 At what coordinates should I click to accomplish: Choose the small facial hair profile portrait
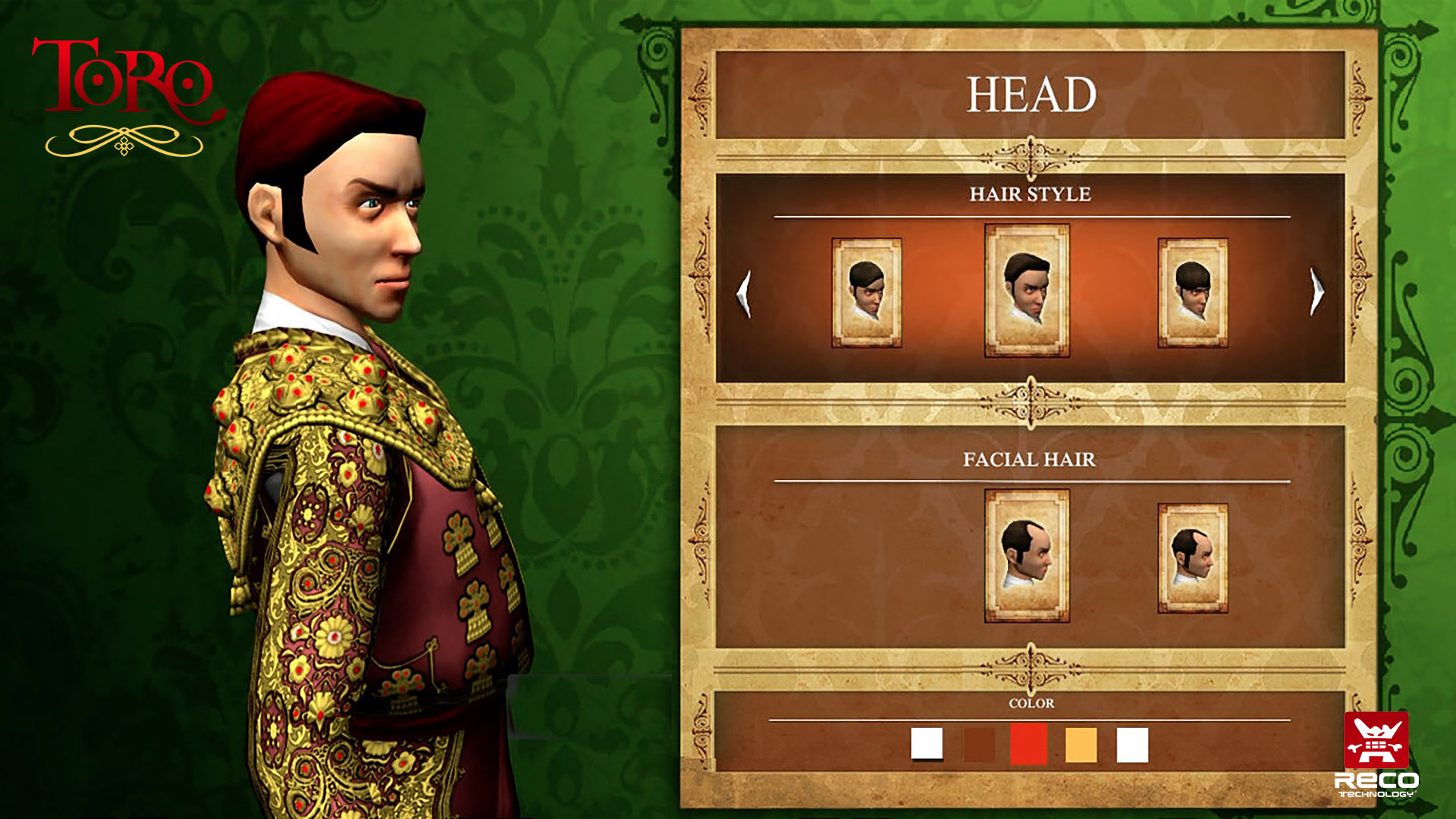click(1192, 557)
